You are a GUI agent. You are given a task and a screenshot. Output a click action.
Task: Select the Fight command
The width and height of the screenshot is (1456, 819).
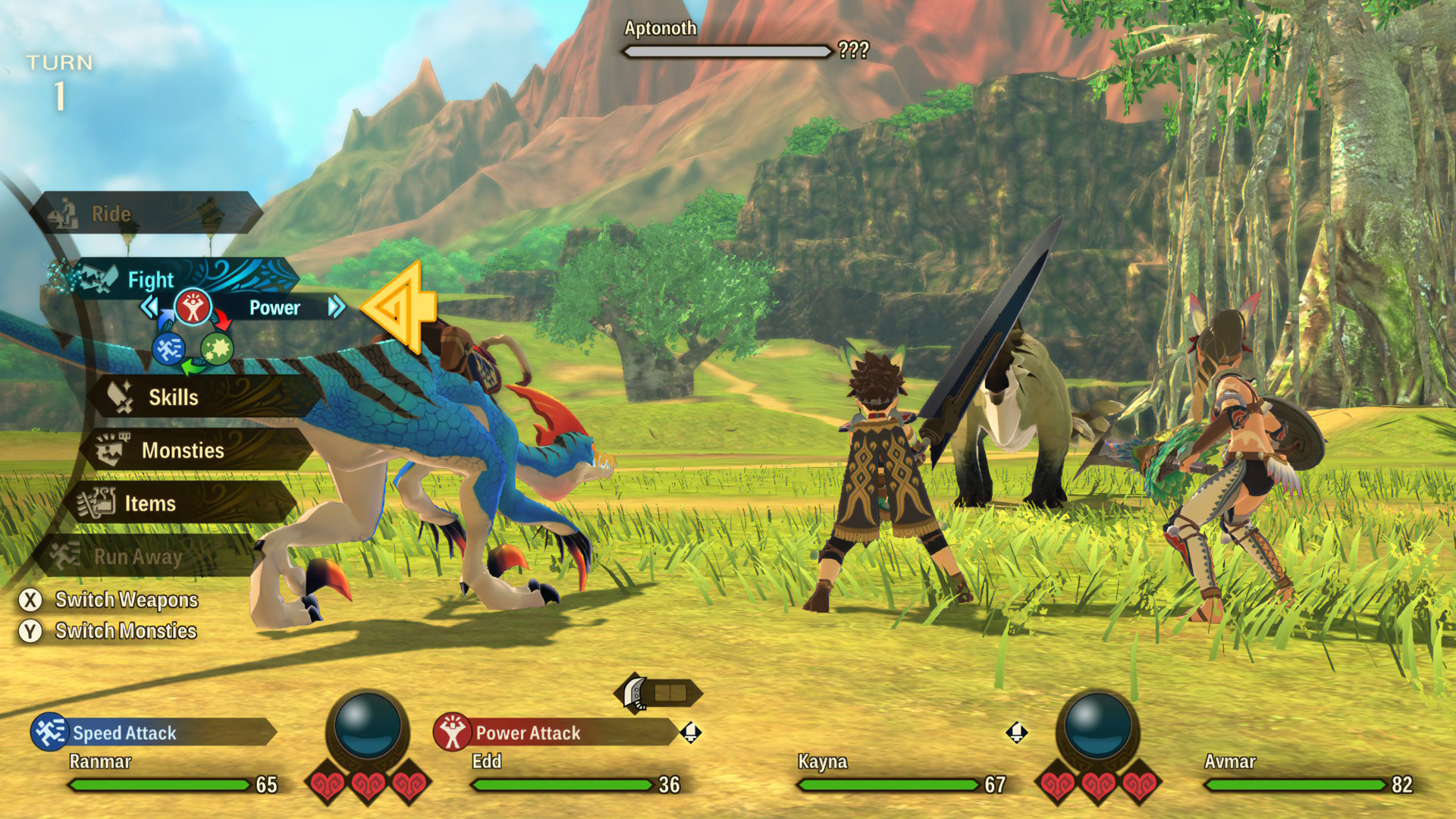(x=152, y=279)
